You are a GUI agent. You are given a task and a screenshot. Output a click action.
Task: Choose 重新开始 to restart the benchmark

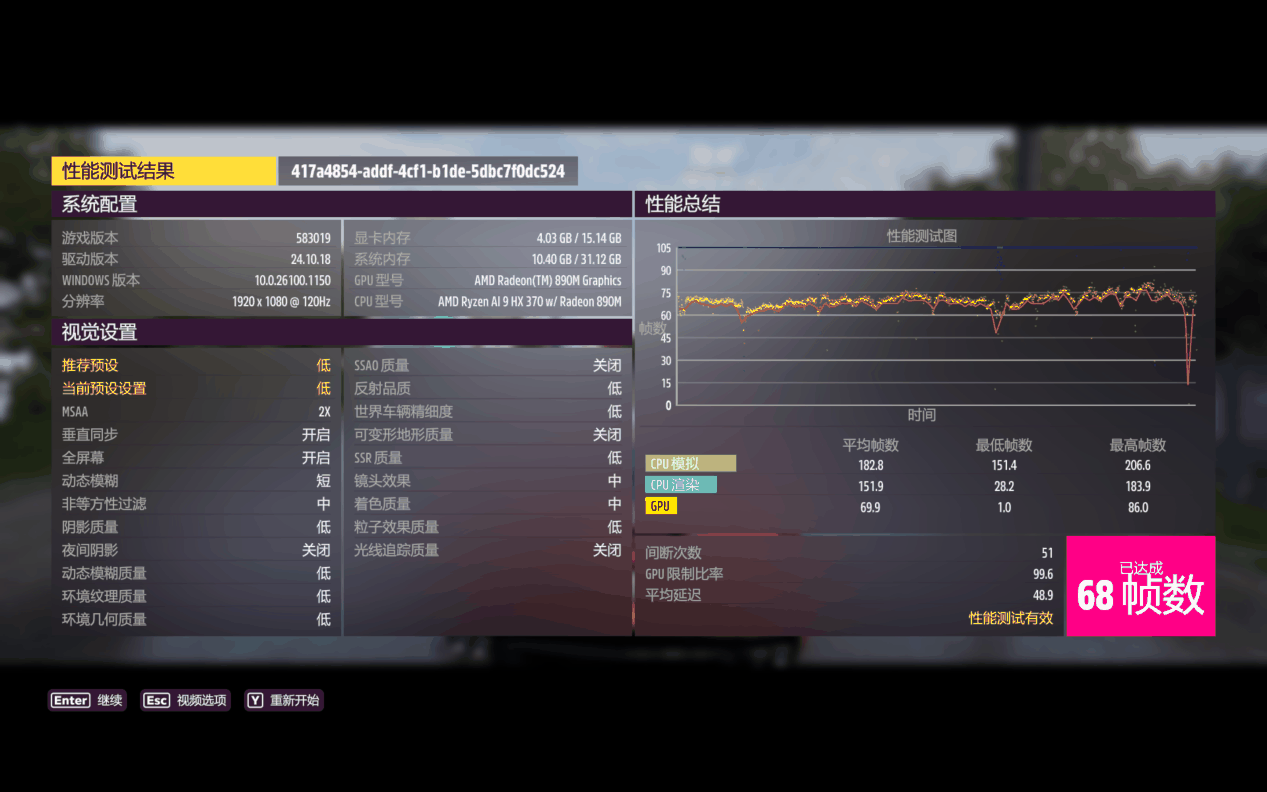[284, 701]
